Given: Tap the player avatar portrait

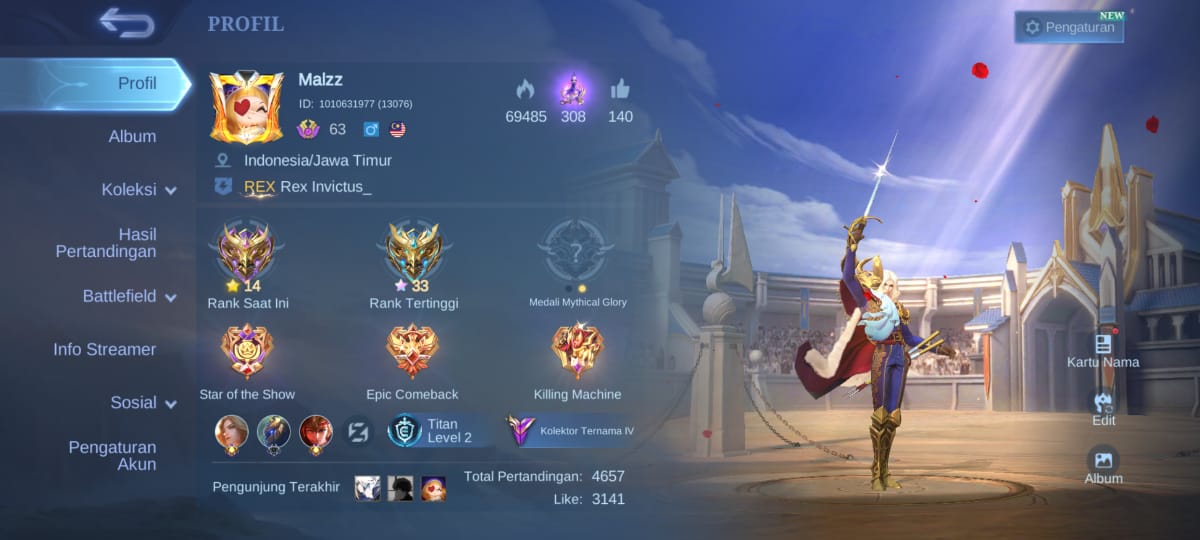Looking at the screenshot, I should tap(246, 107).
